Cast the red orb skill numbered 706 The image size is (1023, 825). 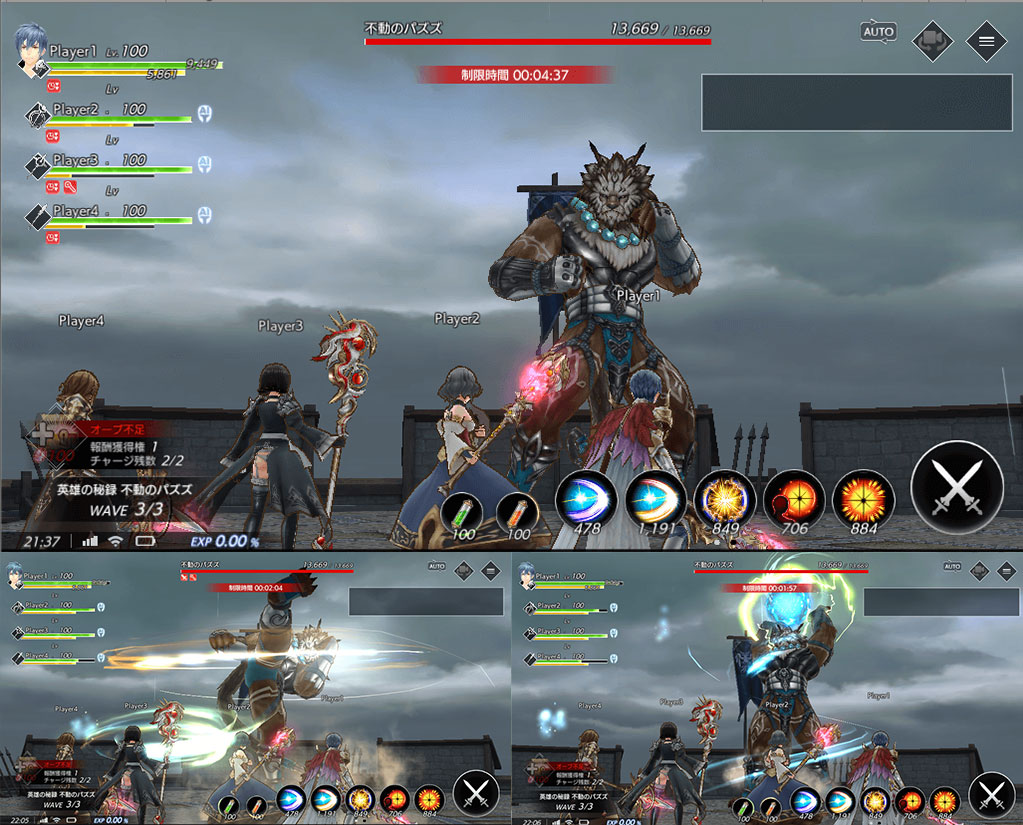[x=795, y=498]
